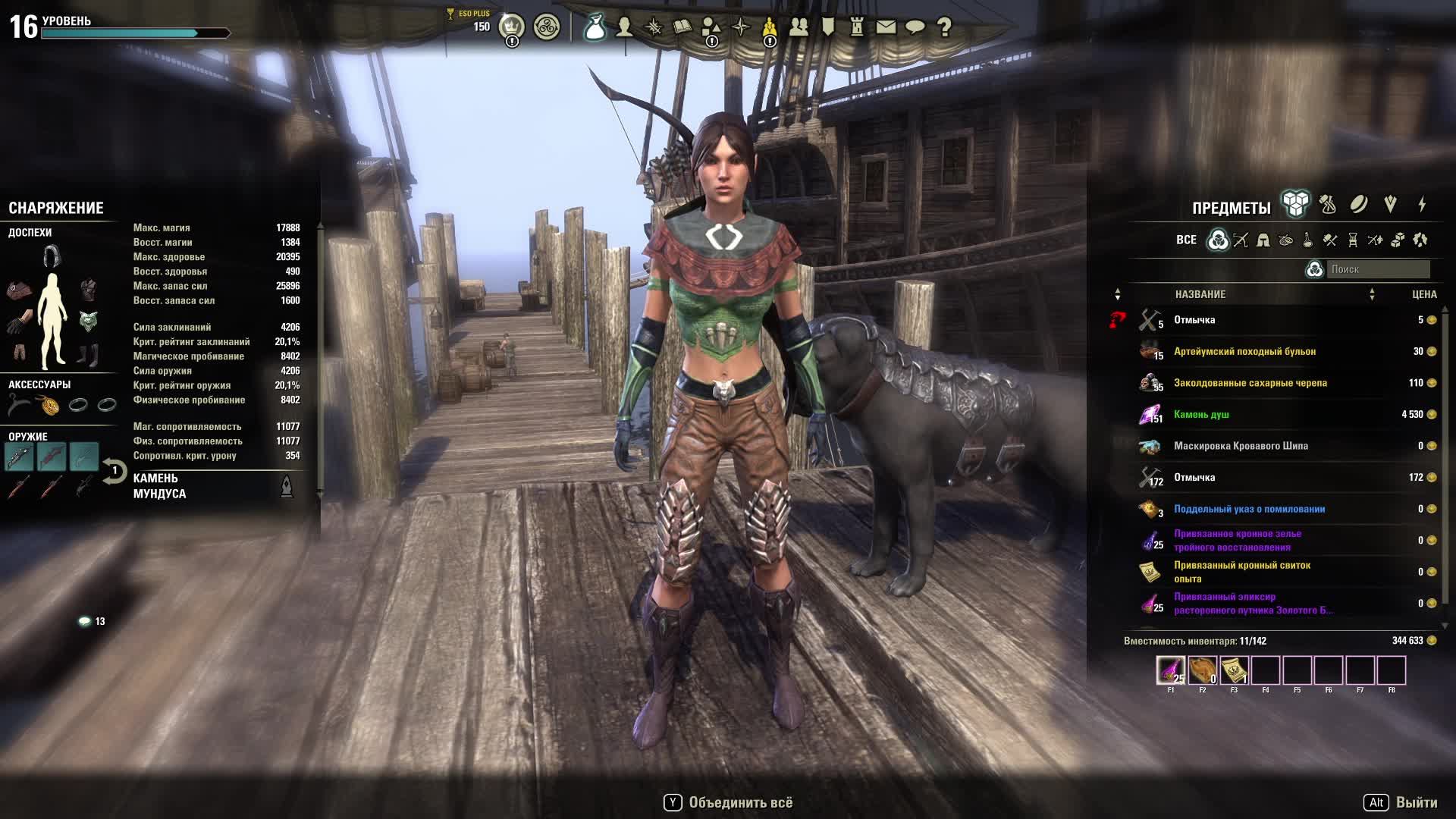
Task: Select the equipped gold necklace slot
Action: click(50, 406)
